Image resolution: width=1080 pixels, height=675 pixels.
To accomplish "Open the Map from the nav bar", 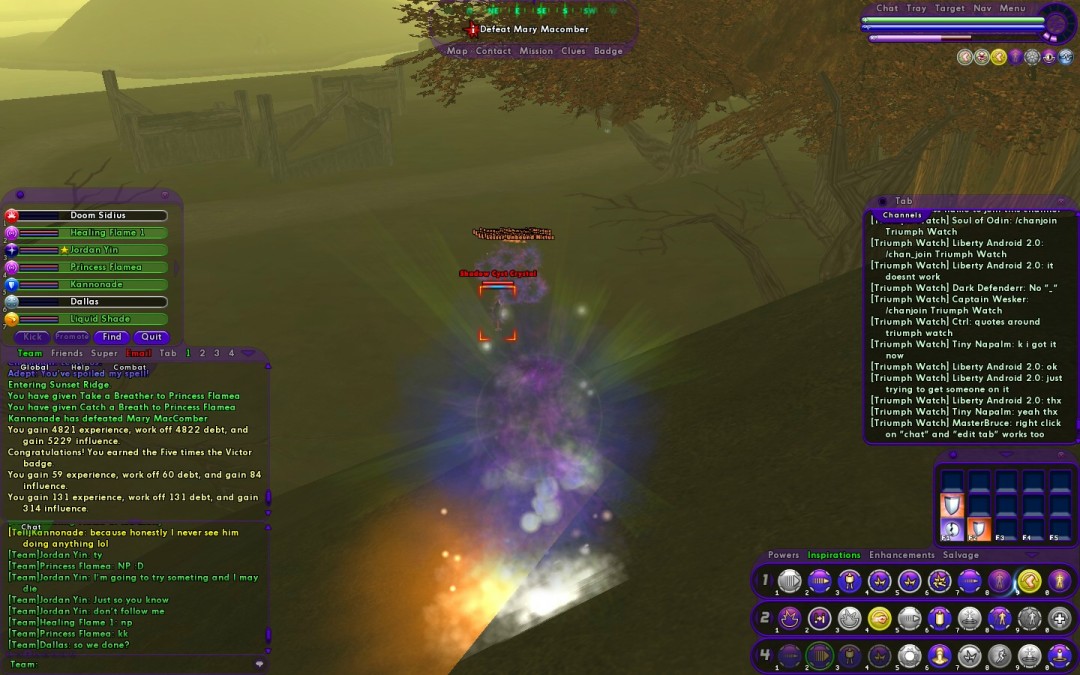I will (457, 51).
